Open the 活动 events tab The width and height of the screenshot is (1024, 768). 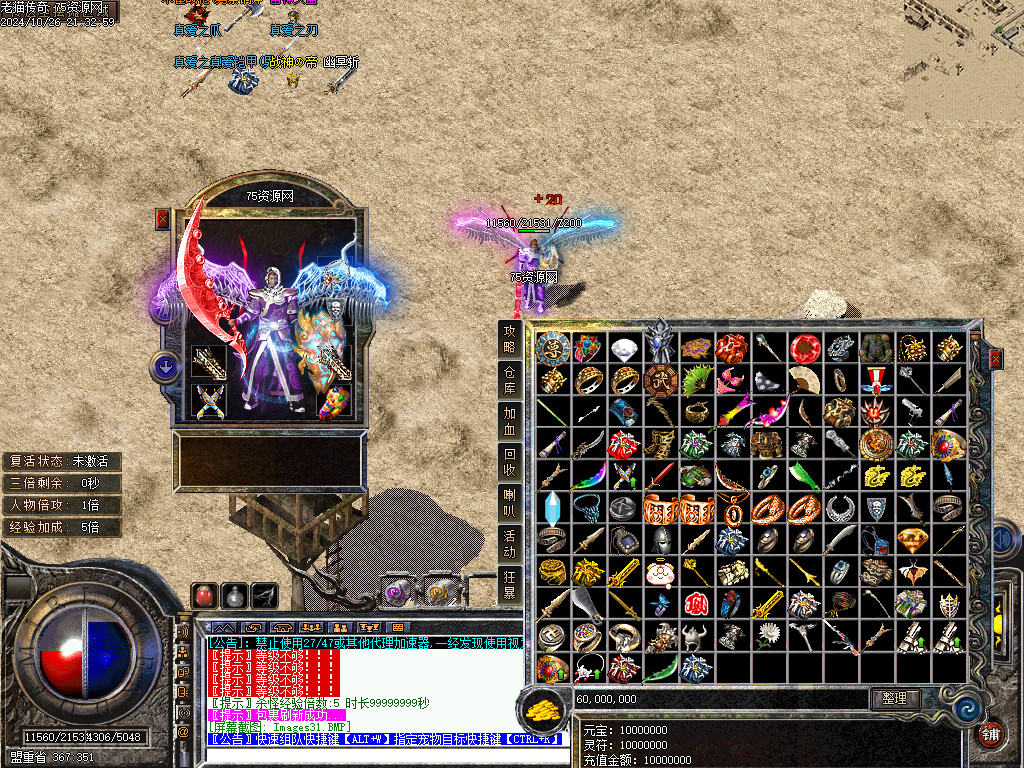click(510, 544)
